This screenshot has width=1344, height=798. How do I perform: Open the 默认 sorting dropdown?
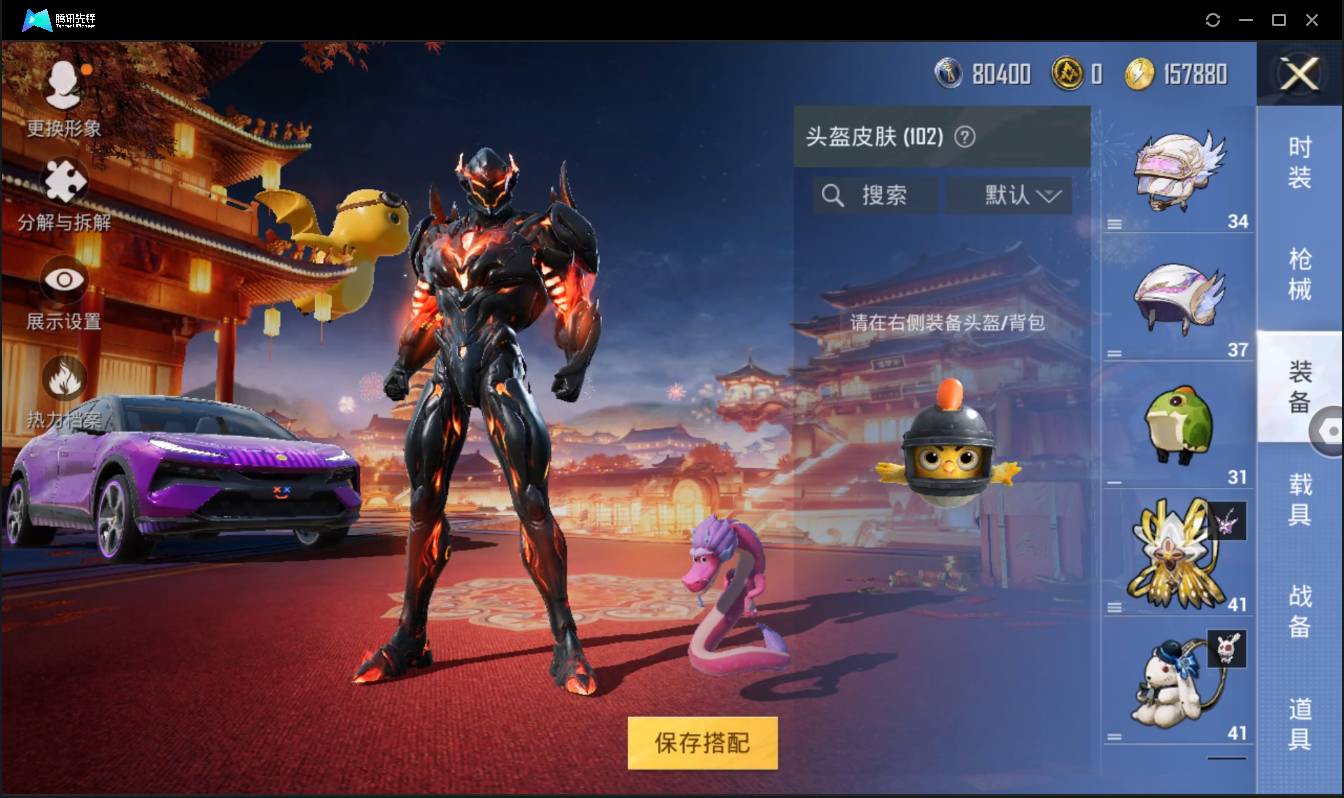1008,195
